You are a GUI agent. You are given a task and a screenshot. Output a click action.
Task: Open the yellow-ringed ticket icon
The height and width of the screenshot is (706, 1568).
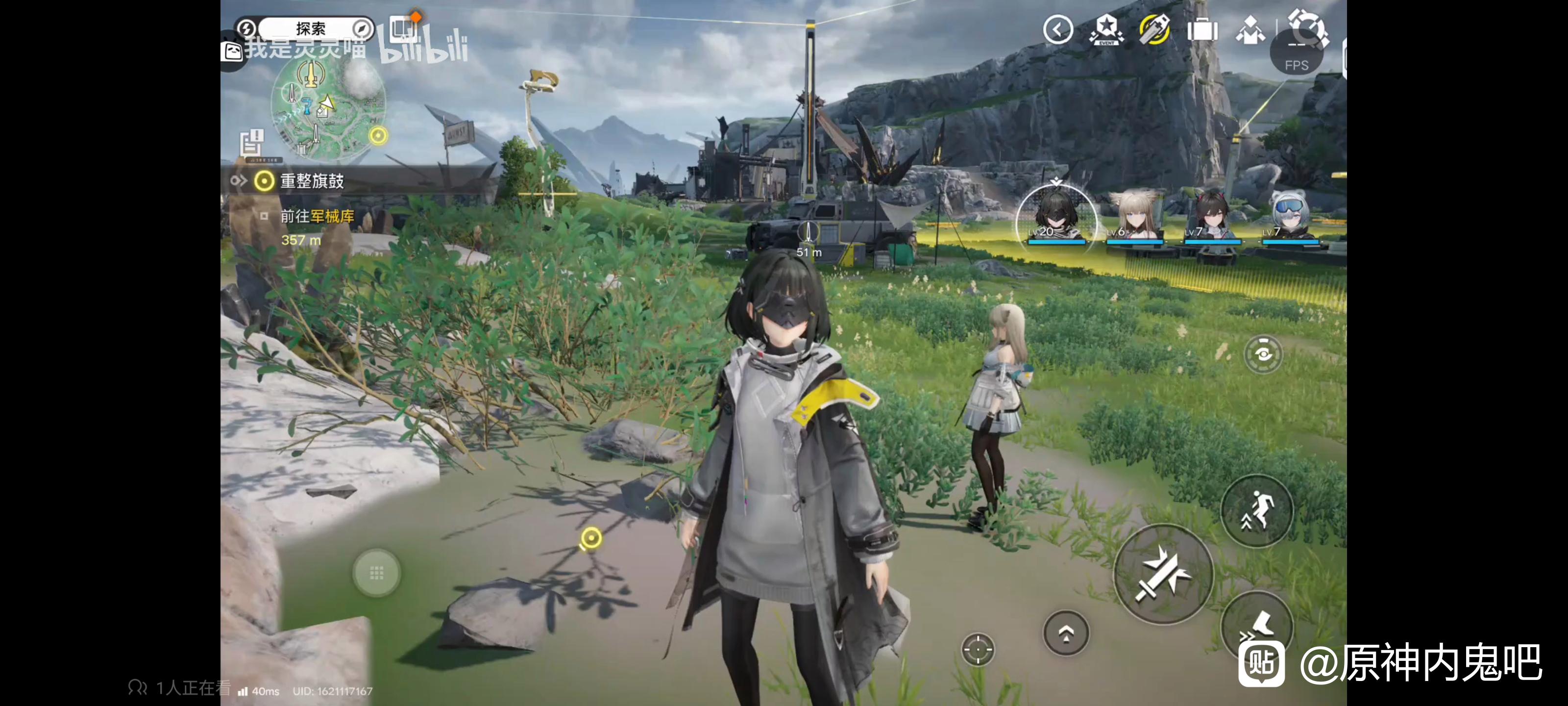click(x=1154, y=29)
